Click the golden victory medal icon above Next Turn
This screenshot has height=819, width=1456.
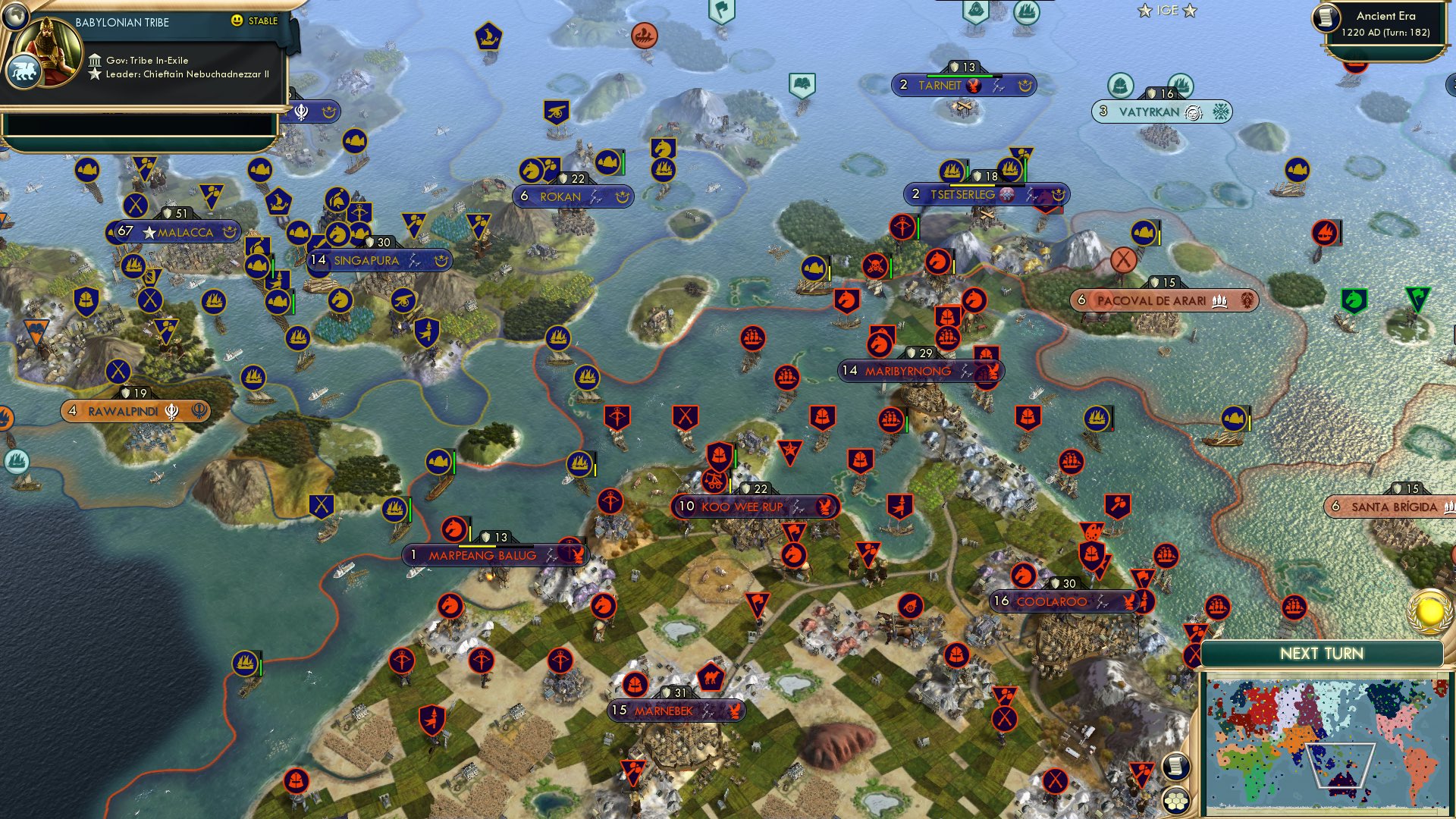pyautogui.click(x=1429, y=610)
